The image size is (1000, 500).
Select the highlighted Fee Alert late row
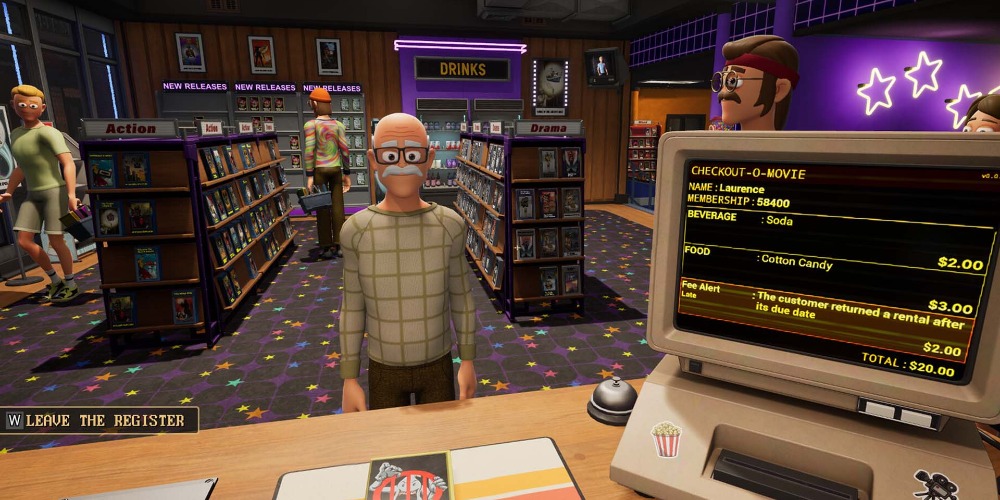click(825, 304)
